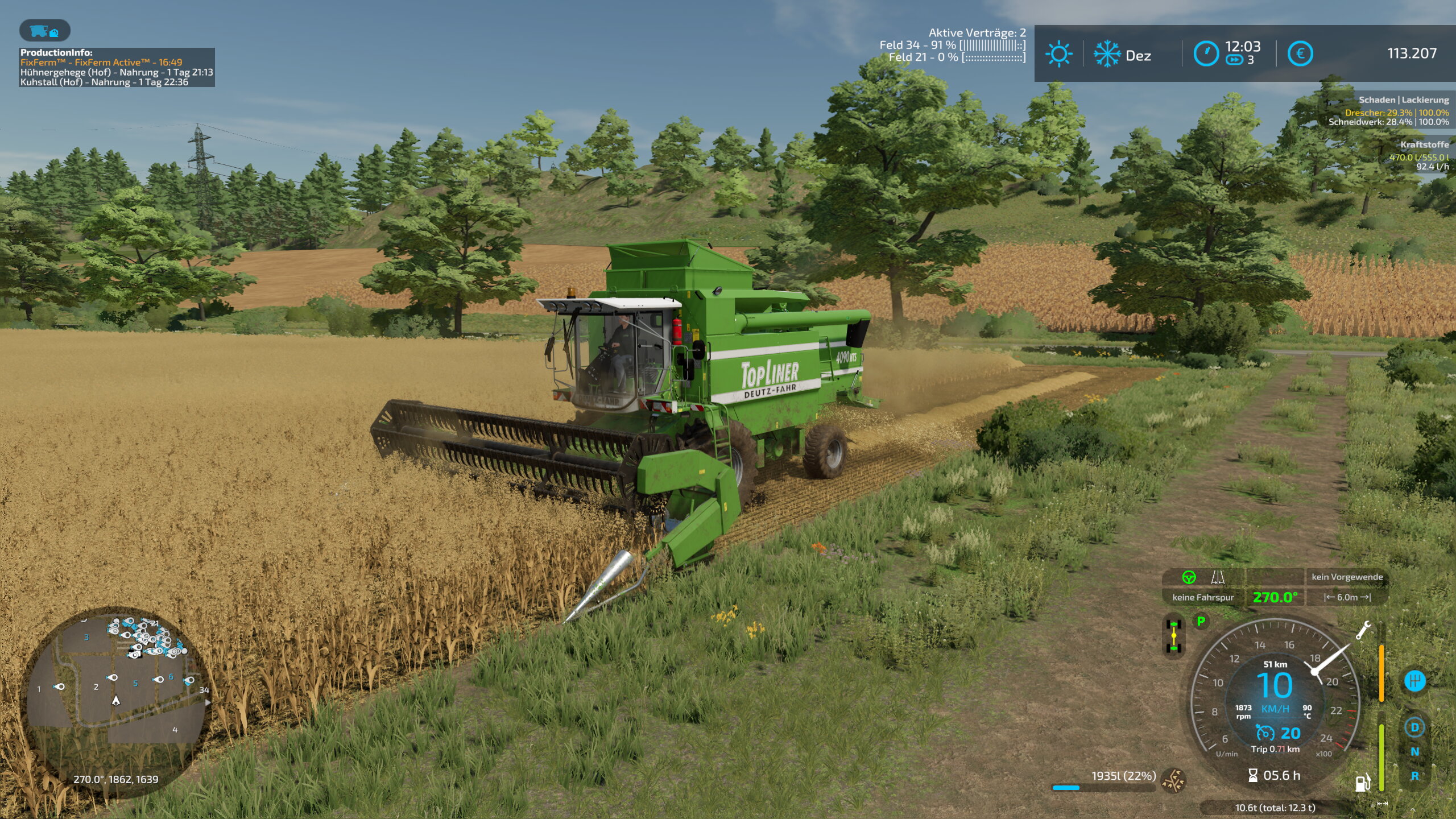Click the blue gear shift icon
The height and width of the screenshot is (819, 1456).
[x=1414, y=681]
